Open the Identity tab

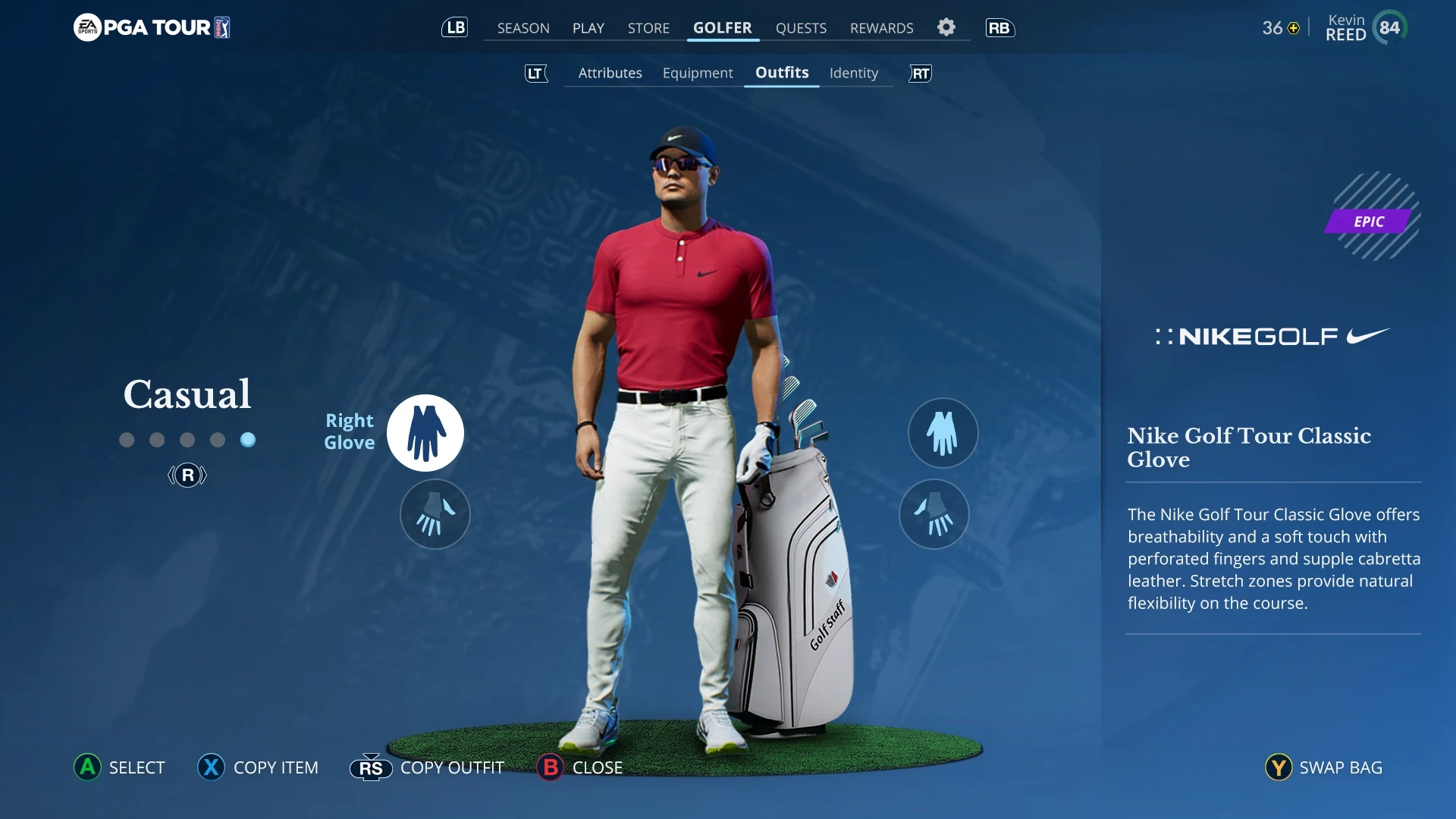pyautogui.click(x=853, y=73)
